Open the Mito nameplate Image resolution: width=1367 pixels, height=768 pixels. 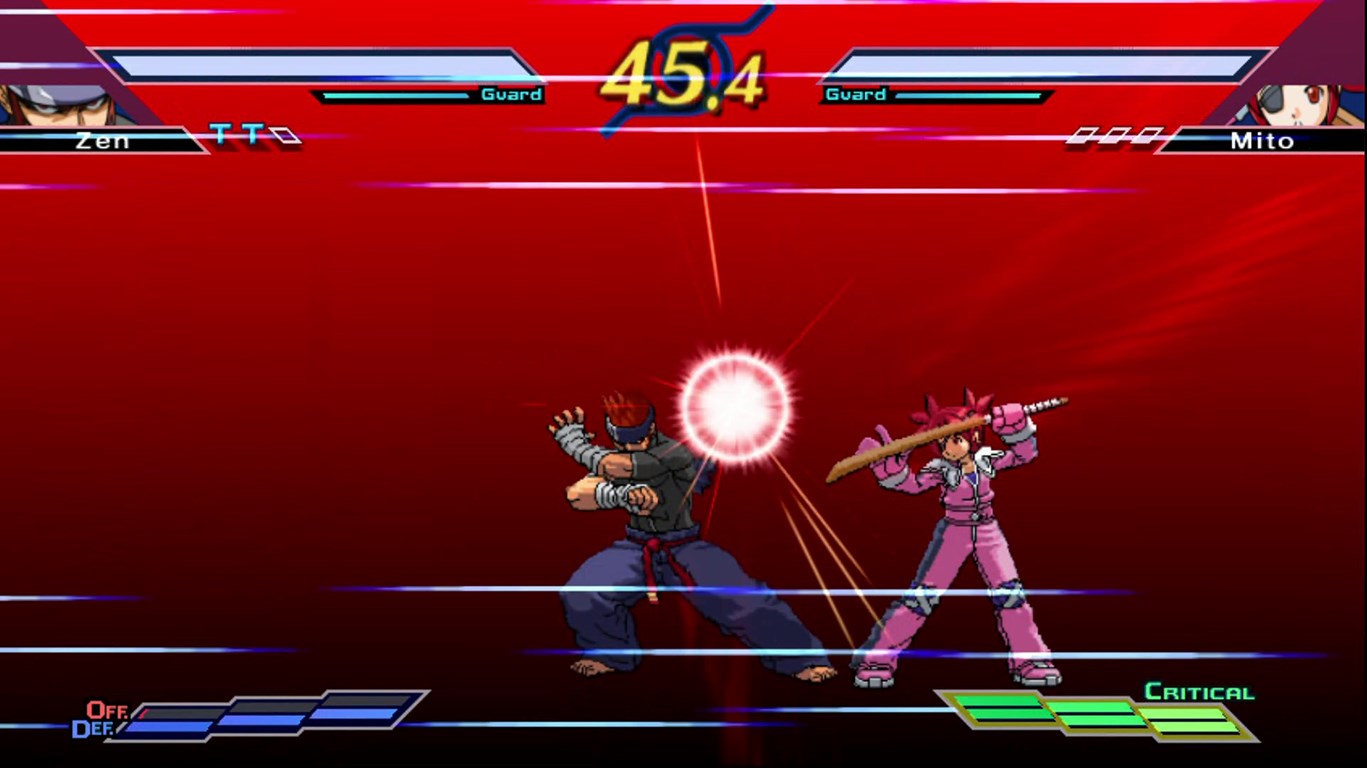point(1262,141)
